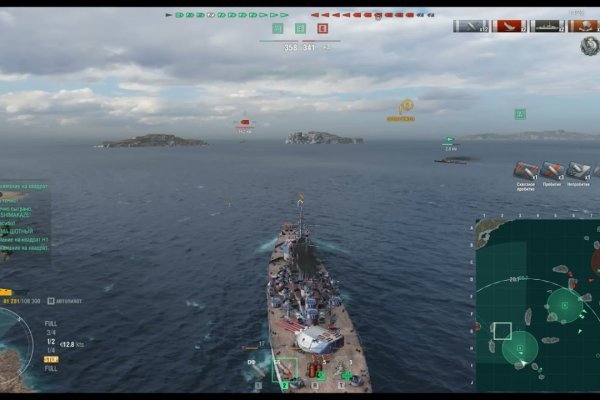Click the red fire ribbon
Image resolution: width=600 pixels, height=400 pixels.
coord(510,26)
